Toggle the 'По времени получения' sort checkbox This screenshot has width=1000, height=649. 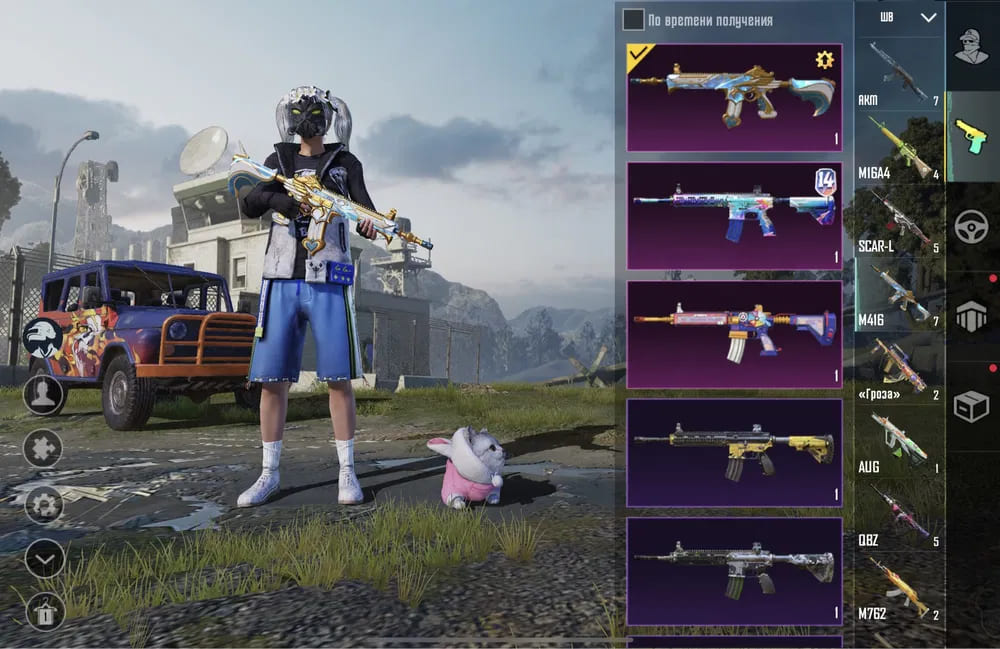(x=634, y=20)
